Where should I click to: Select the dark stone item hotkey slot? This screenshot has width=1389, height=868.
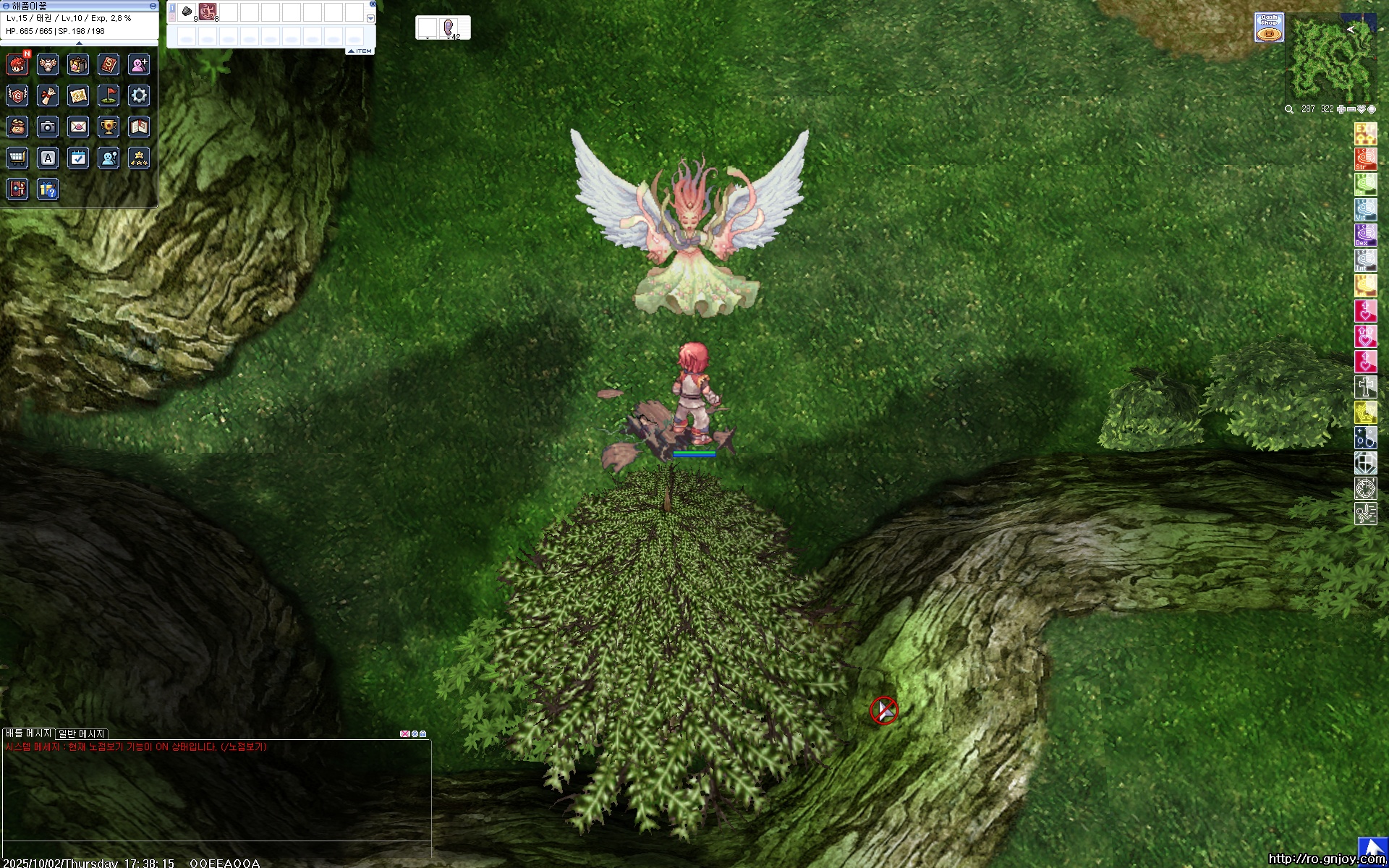tap(187, 12)
